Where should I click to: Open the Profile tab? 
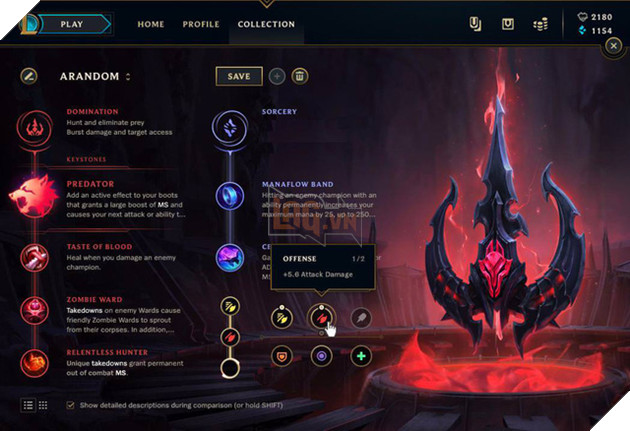tap(201, 24)
